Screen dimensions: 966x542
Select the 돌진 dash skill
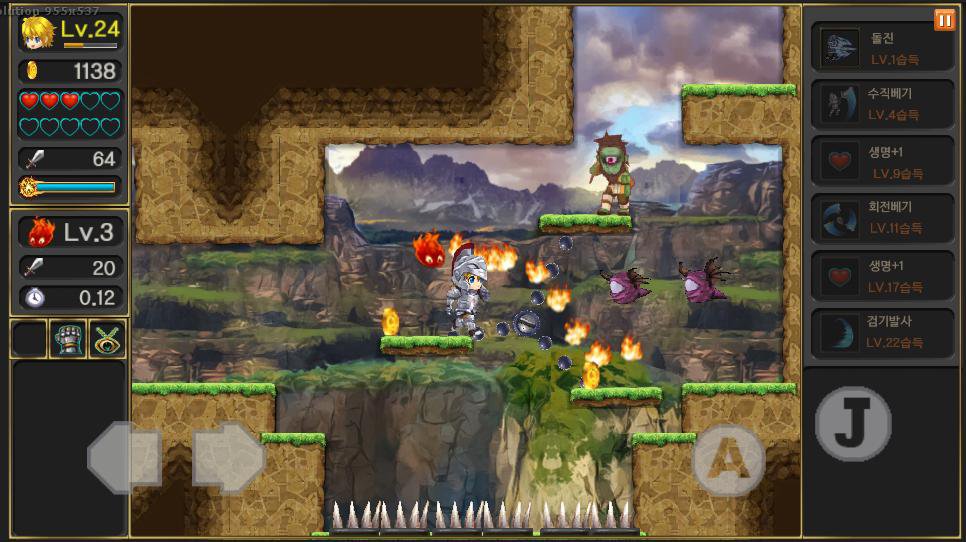pyautogui.click(x=881, y=48)
